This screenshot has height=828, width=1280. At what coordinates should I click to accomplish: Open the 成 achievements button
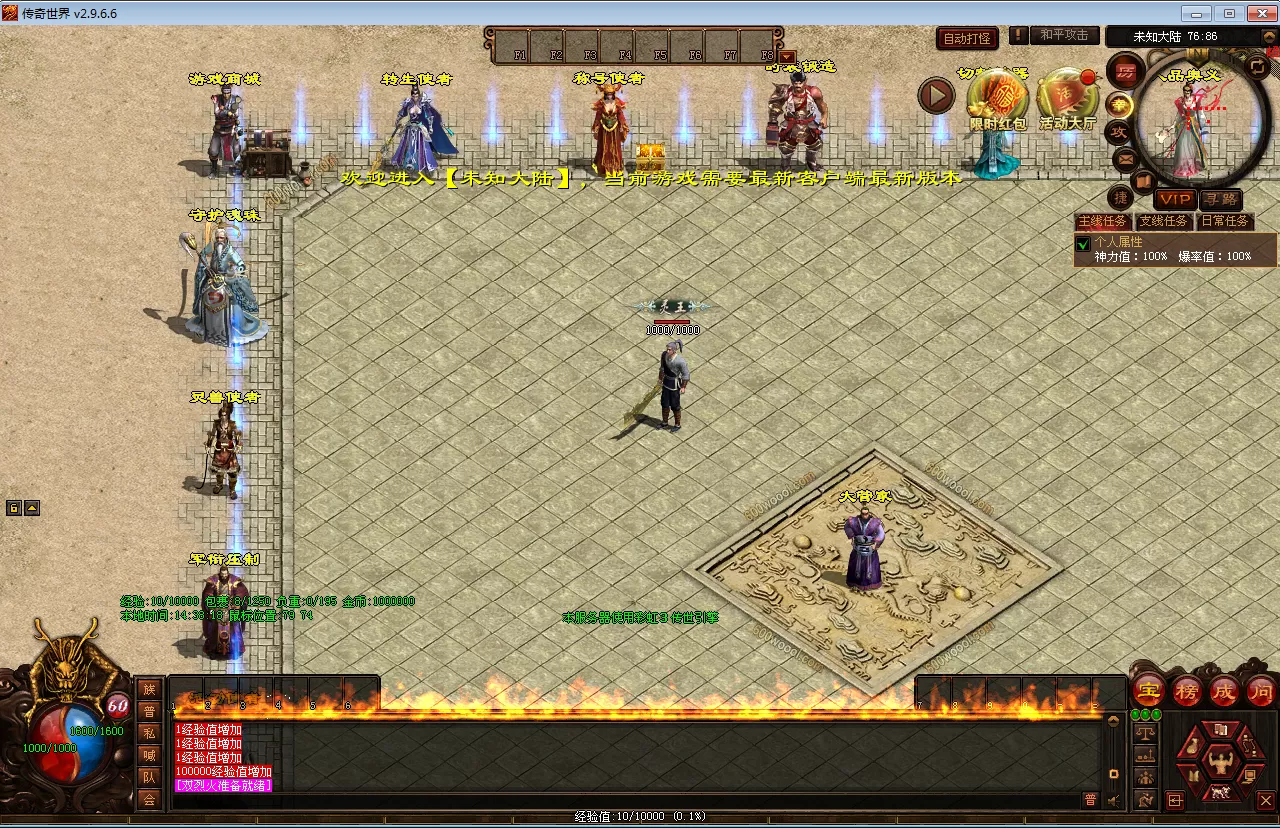1224,691
